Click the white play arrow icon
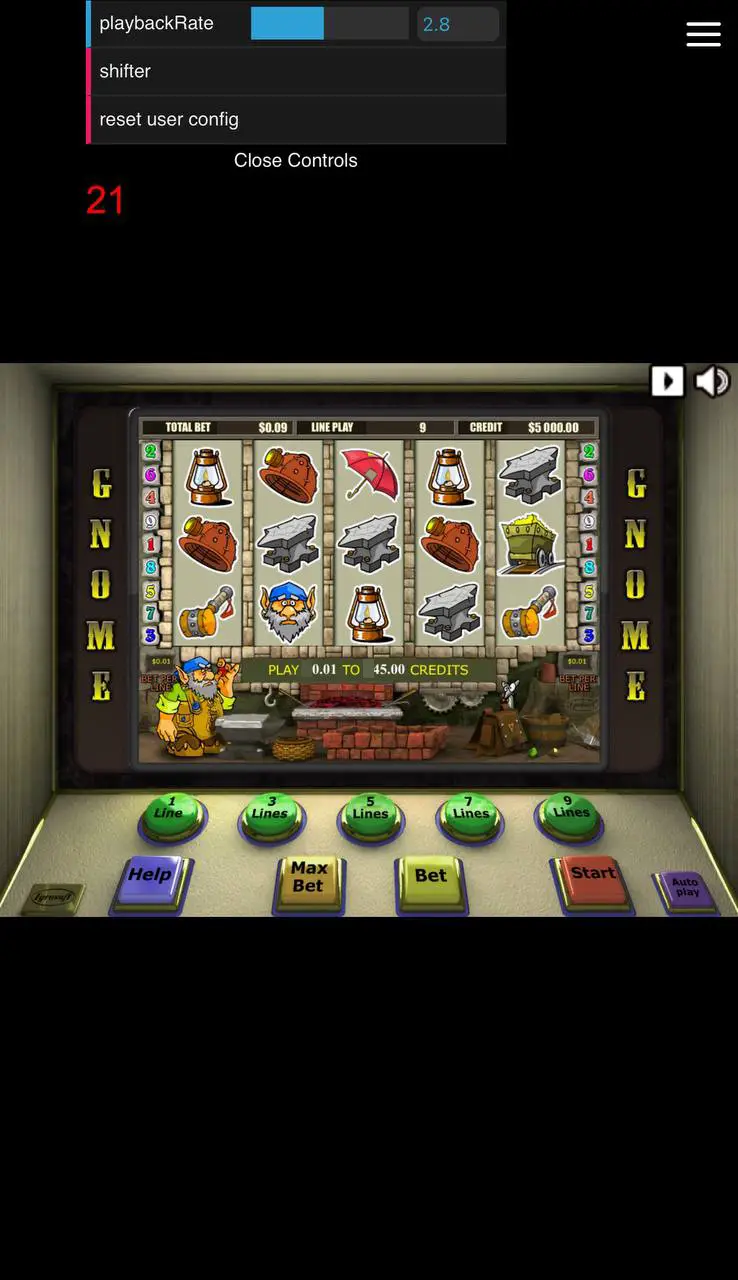This screenshot has width=738, height=1280. coord(667,381)
